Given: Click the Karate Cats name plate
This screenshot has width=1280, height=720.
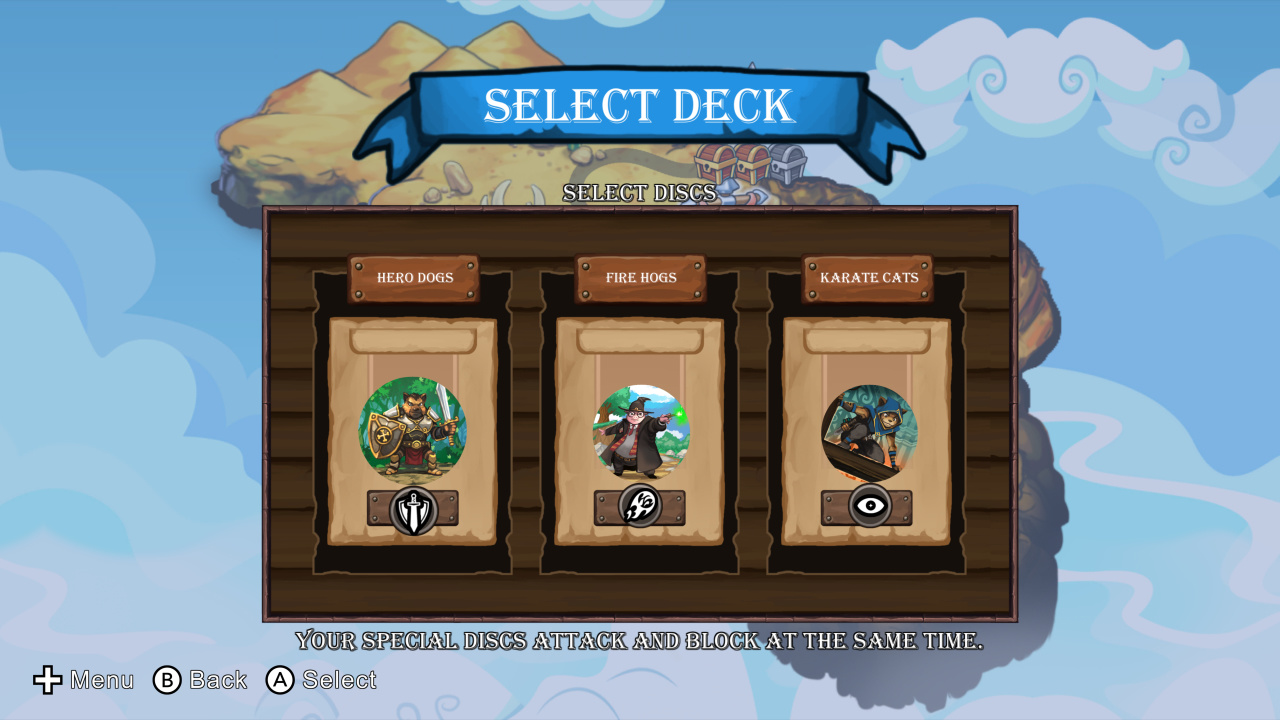Looking at the screenshot, I should 868,278.
